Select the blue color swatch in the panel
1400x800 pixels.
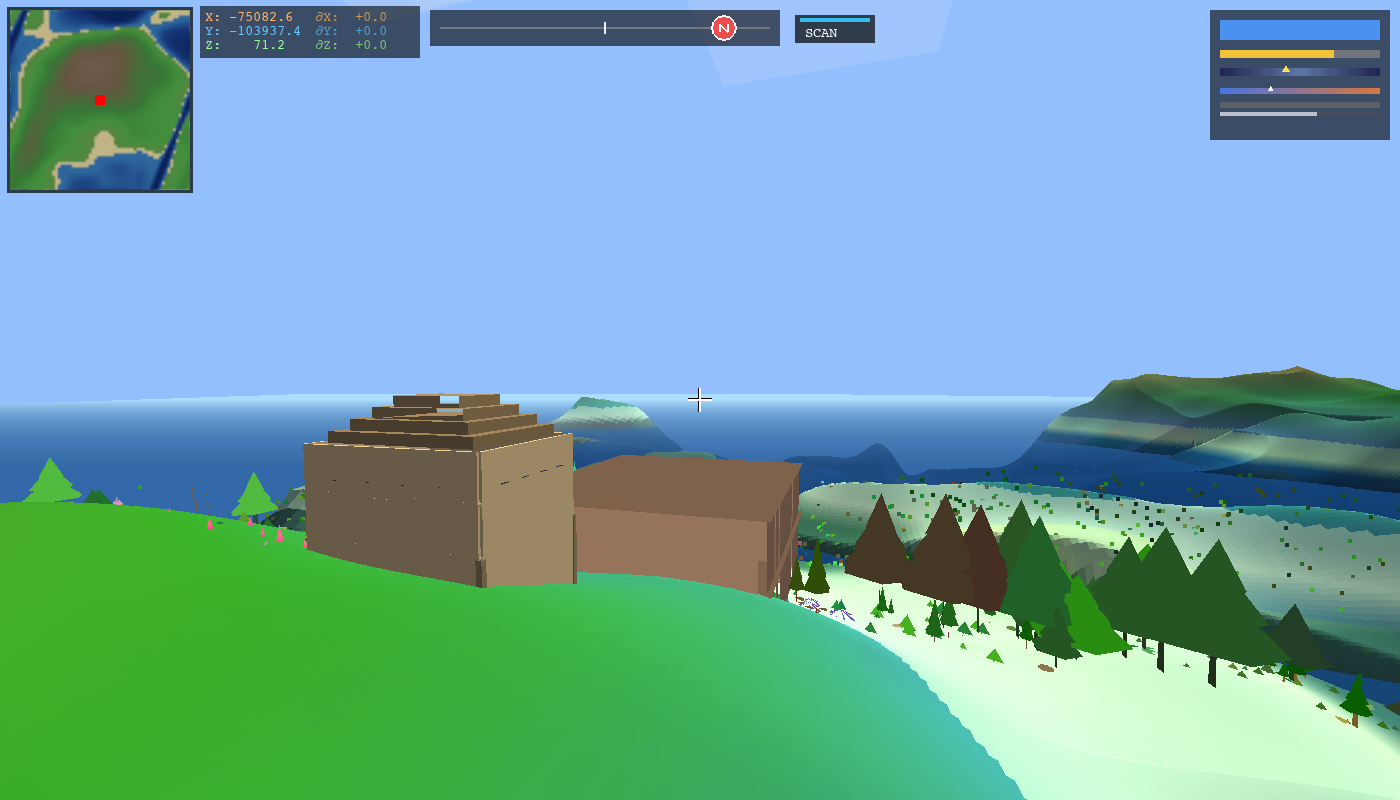[1298, 30]
